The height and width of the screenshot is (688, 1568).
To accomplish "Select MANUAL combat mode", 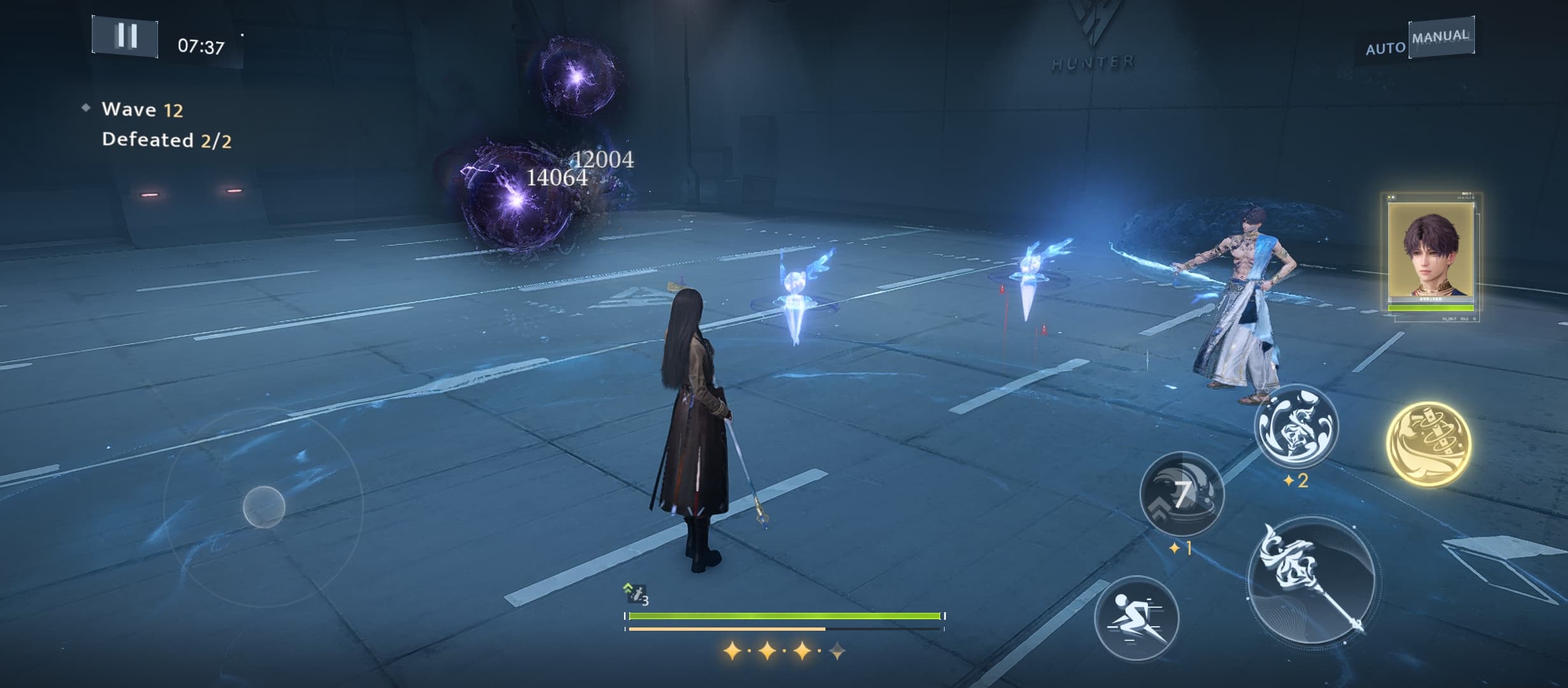I will [x=1441, y=37].
